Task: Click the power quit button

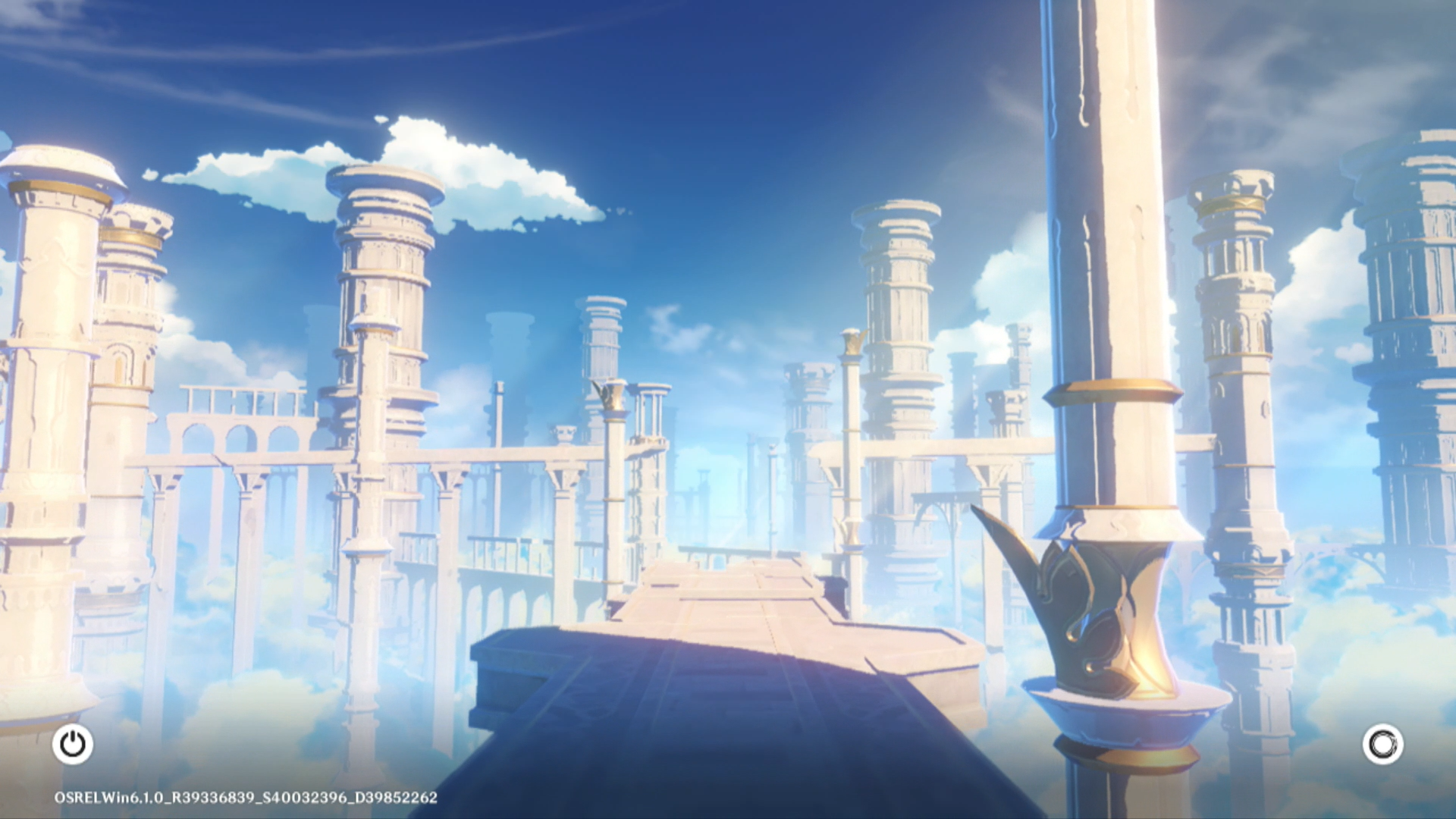Action: [73, 744]
